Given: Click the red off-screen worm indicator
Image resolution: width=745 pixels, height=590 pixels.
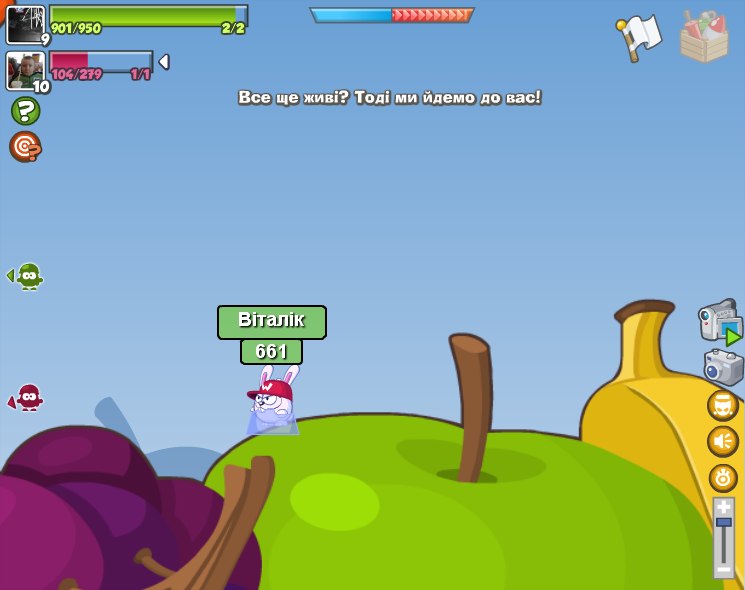Looking at the screenshot, I should point(27,398).
